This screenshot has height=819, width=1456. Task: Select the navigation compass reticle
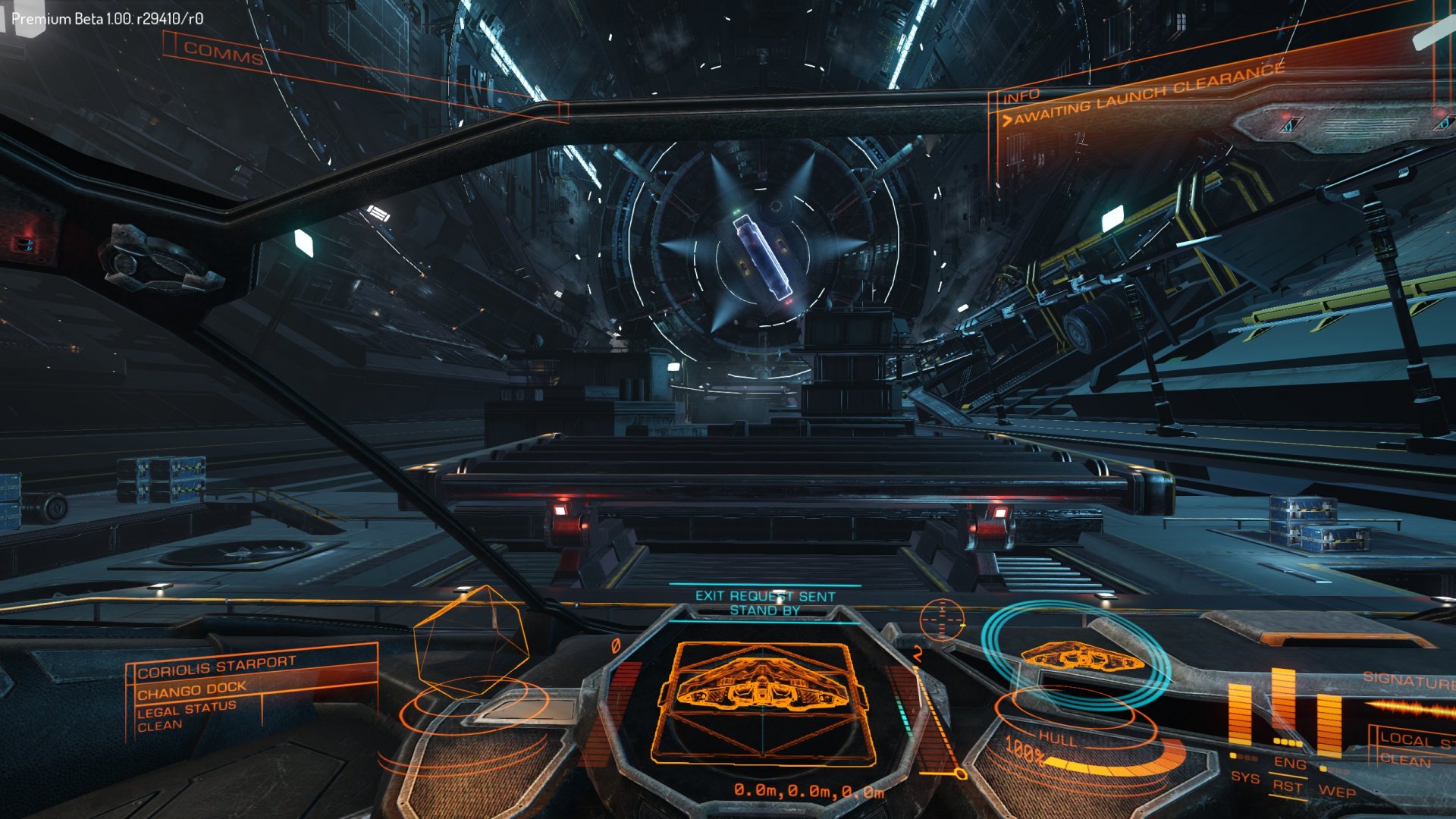click(942, 620)
